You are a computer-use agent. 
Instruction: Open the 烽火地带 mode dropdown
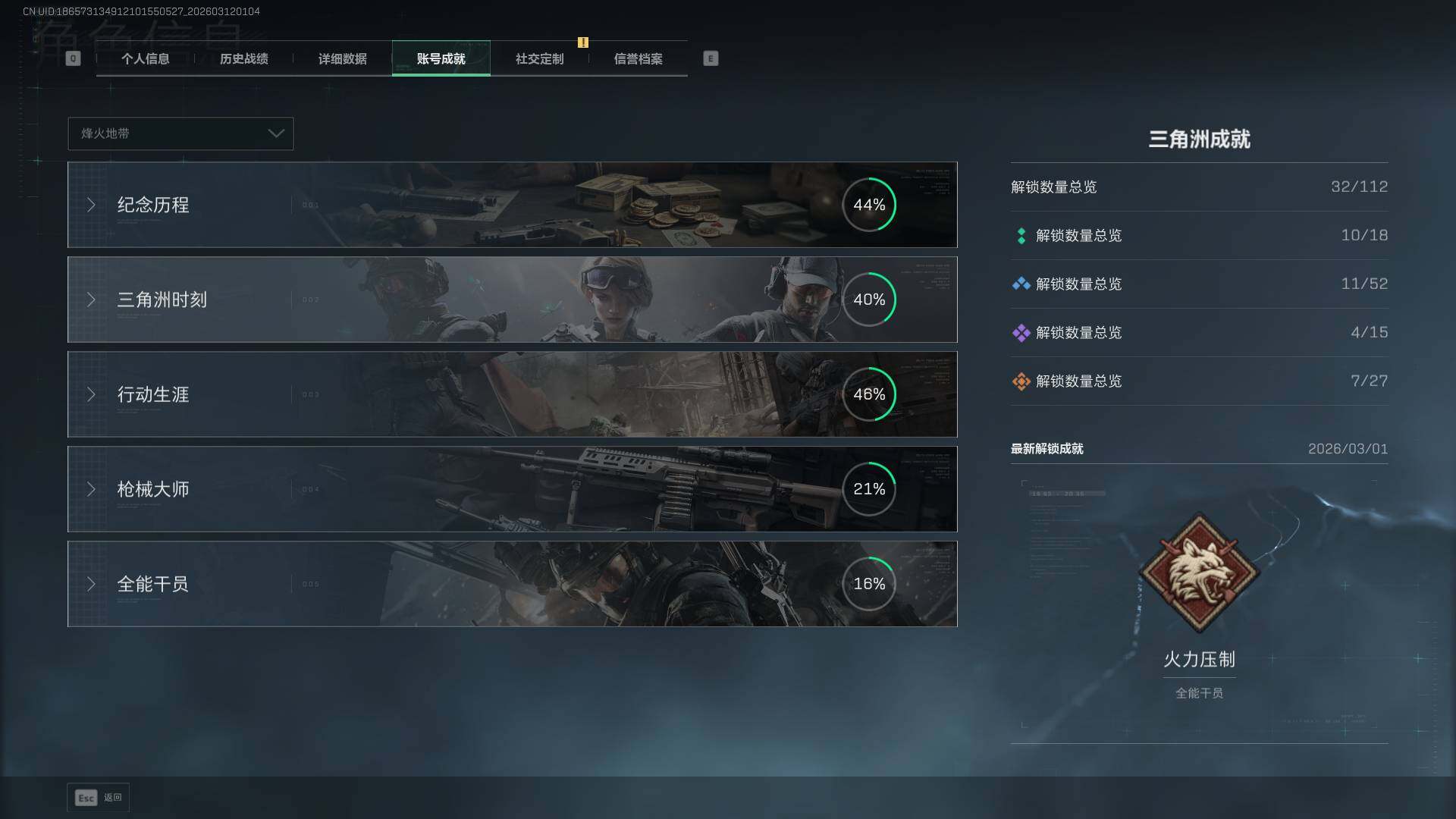(x=180, y=133)
